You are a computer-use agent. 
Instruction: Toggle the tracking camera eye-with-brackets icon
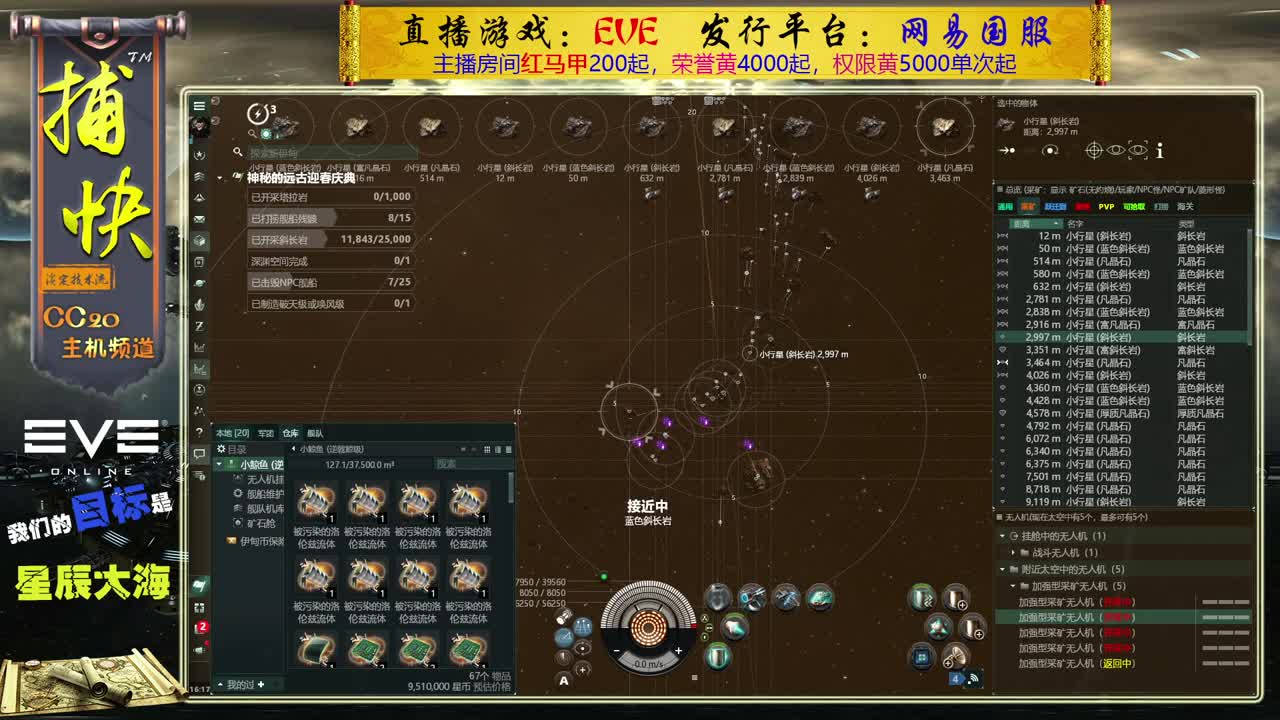1138,150
